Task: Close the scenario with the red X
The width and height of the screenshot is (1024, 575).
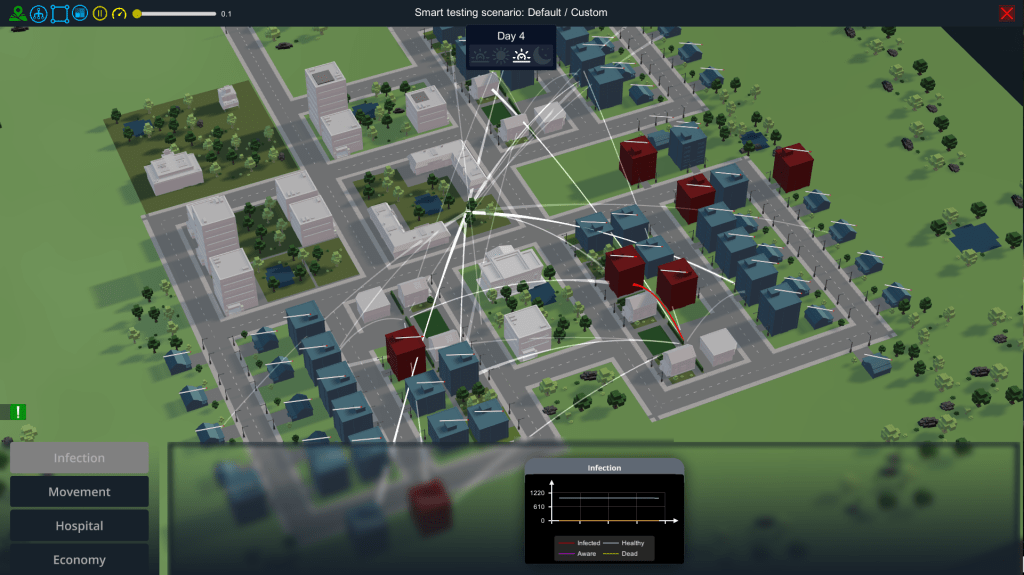Action: pos(1006,13)
